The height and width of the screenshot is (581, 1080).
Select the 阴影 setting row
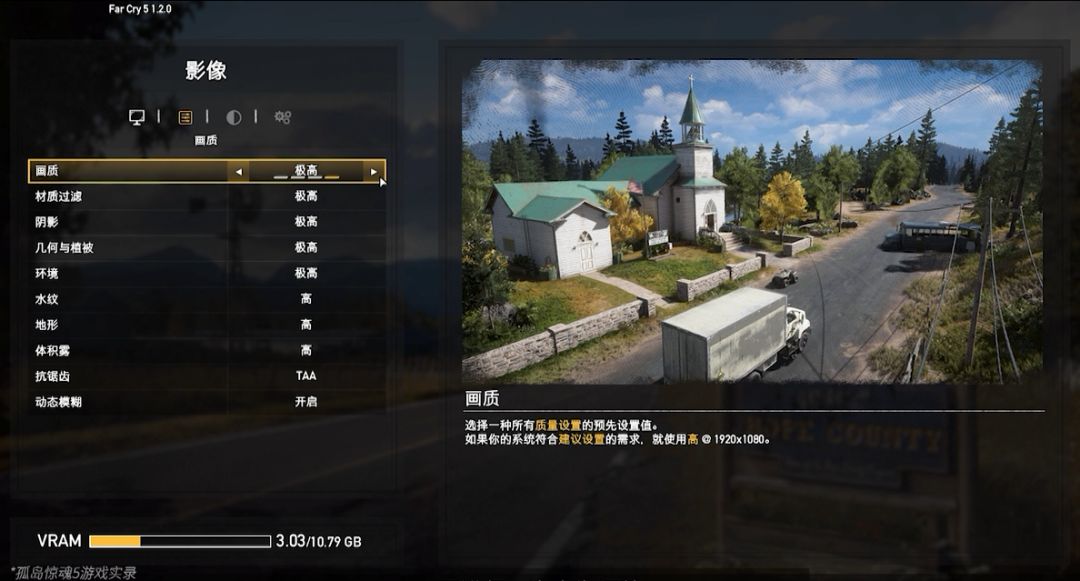click(x=206, y=222)
